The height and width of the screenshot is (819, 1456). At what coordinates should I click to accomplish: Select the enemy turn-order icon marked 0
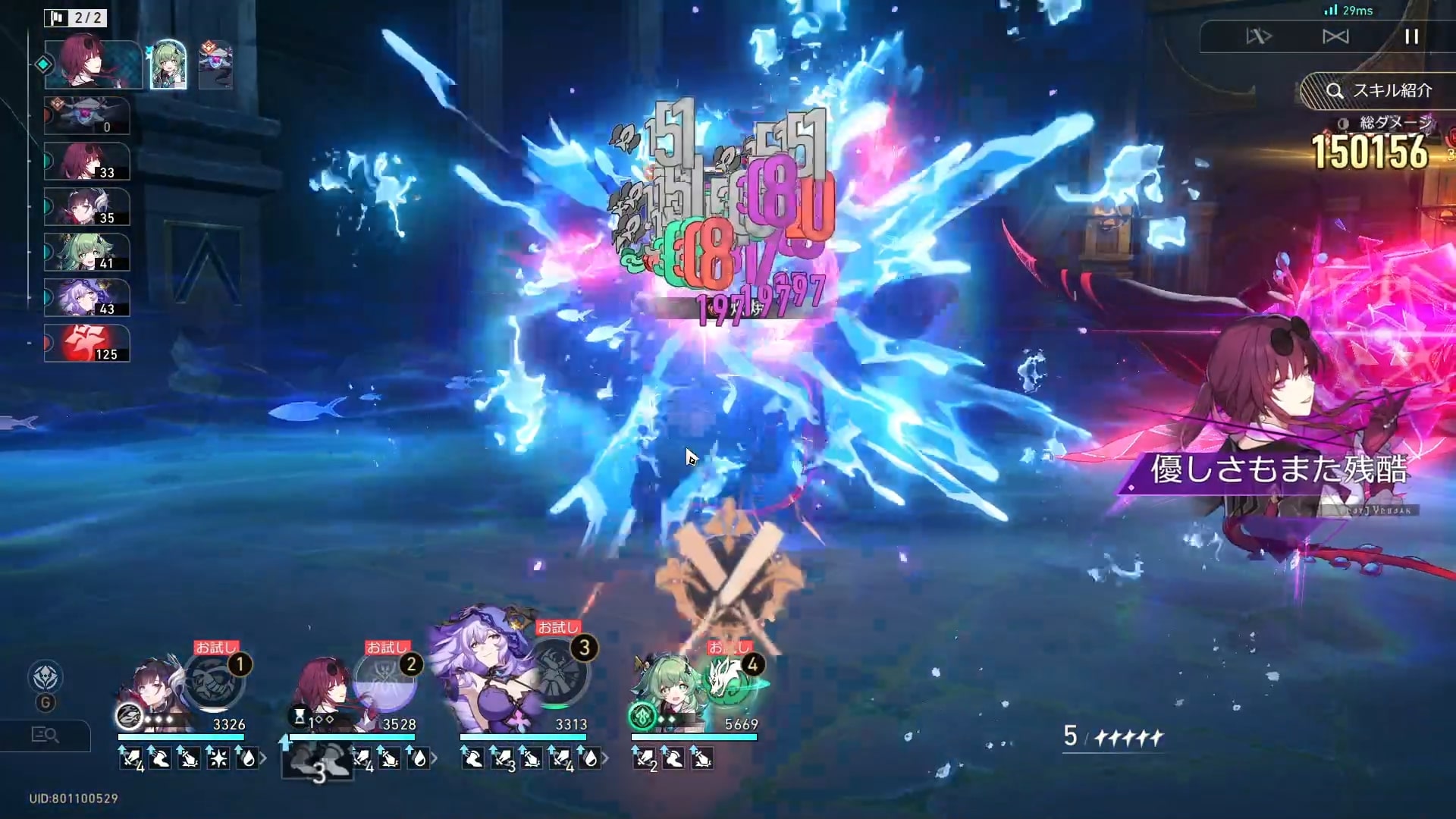[86, 115]
